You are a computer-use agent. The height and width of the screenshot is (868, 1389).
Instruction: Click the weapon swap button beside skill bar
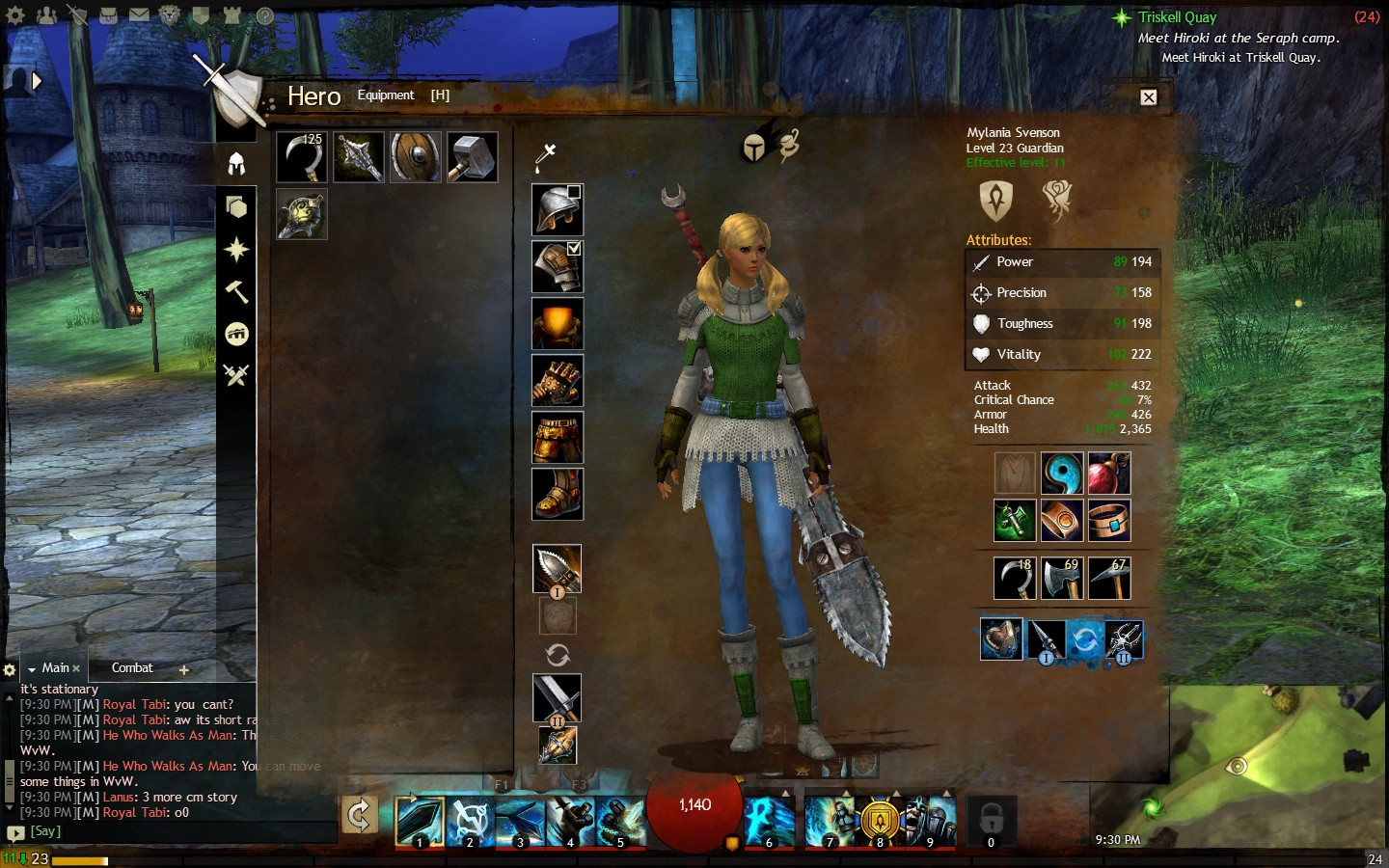359,815
